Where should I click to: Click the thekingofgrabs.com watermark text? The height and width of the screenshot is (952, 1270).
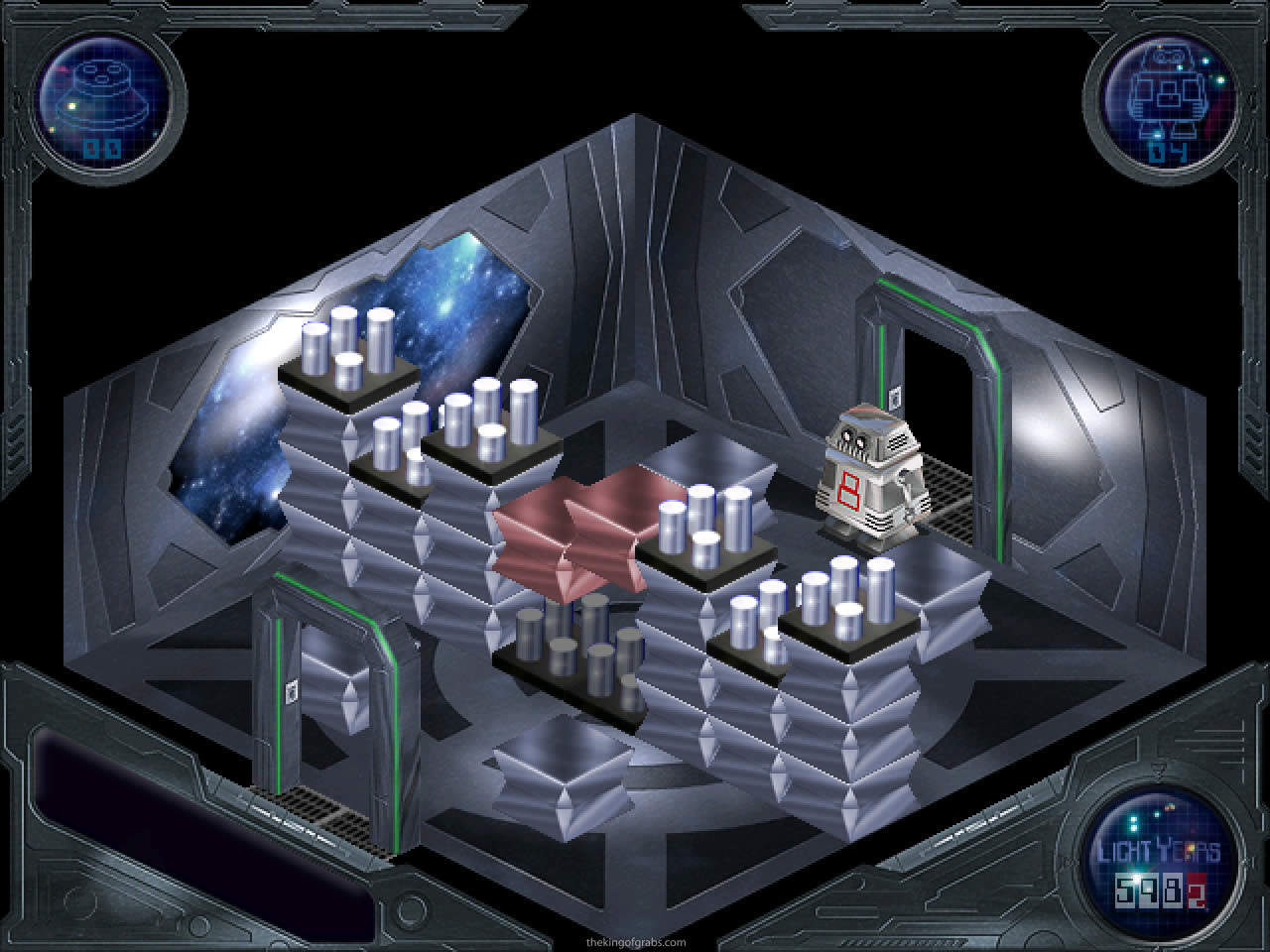click(635, 943)
